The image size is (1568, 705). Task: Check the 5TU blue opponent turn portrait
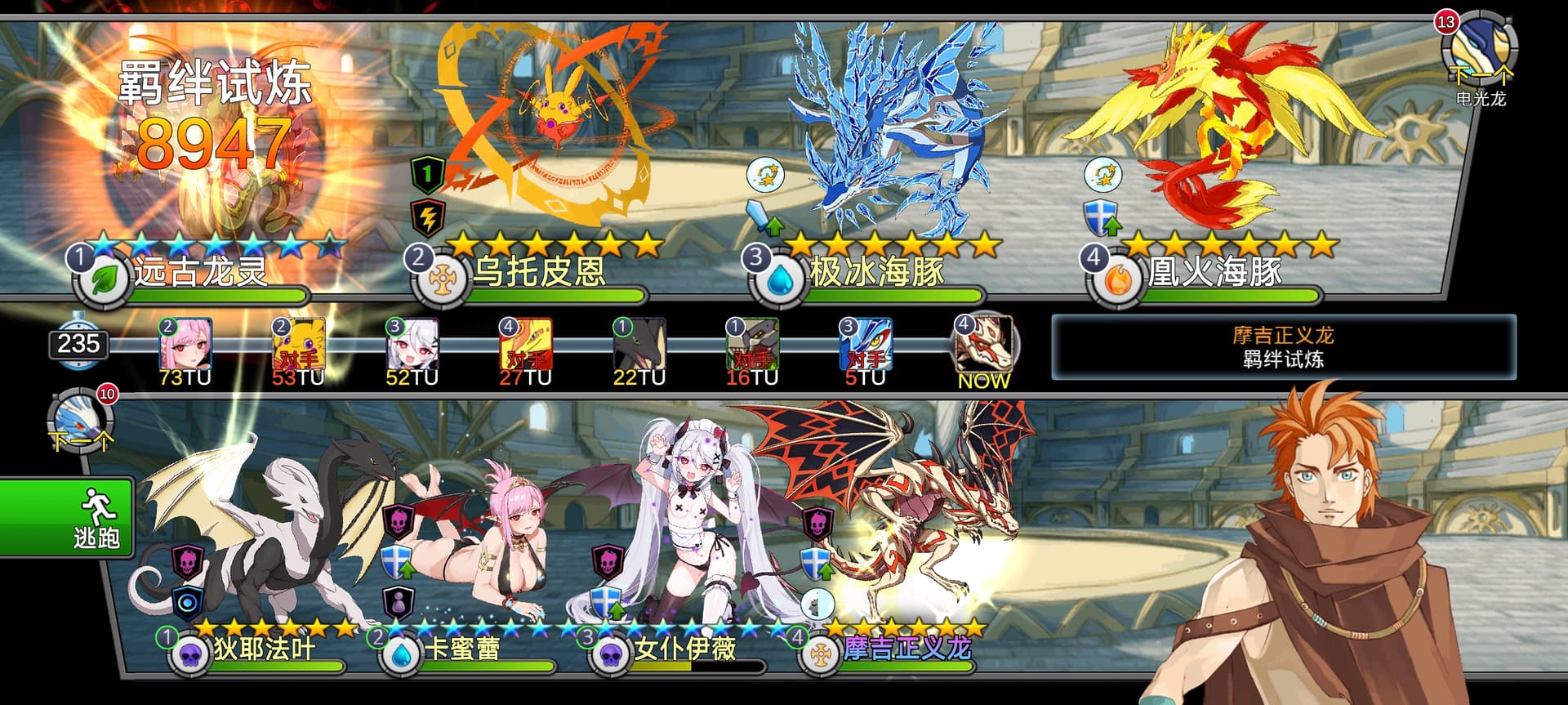pyautogui.click(x=866, y=344)
